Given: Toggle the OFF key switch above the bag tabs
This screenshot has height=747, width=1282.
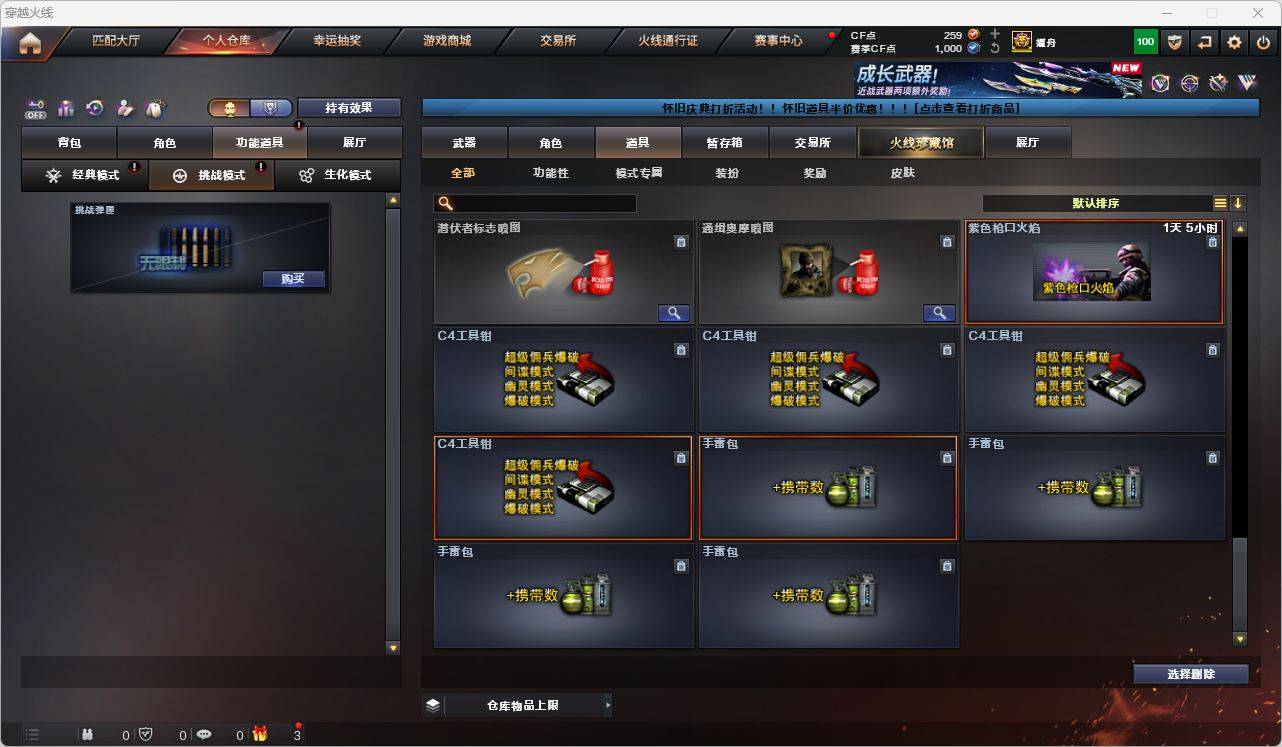Looking at the screenshot, I should [35, 109].
